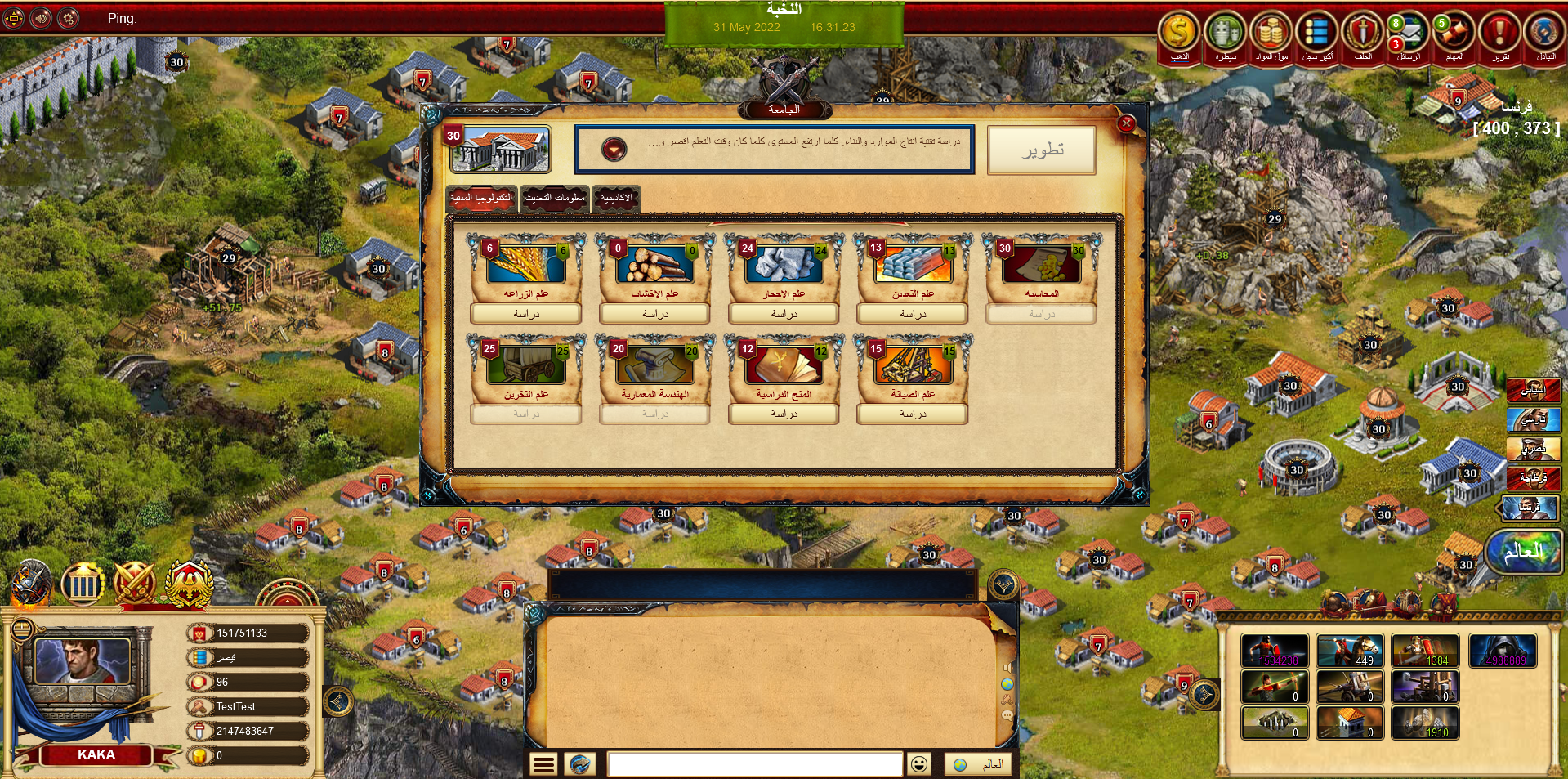Study المنح الدراسية book research

pyautogui.click(x=784, y=414)
